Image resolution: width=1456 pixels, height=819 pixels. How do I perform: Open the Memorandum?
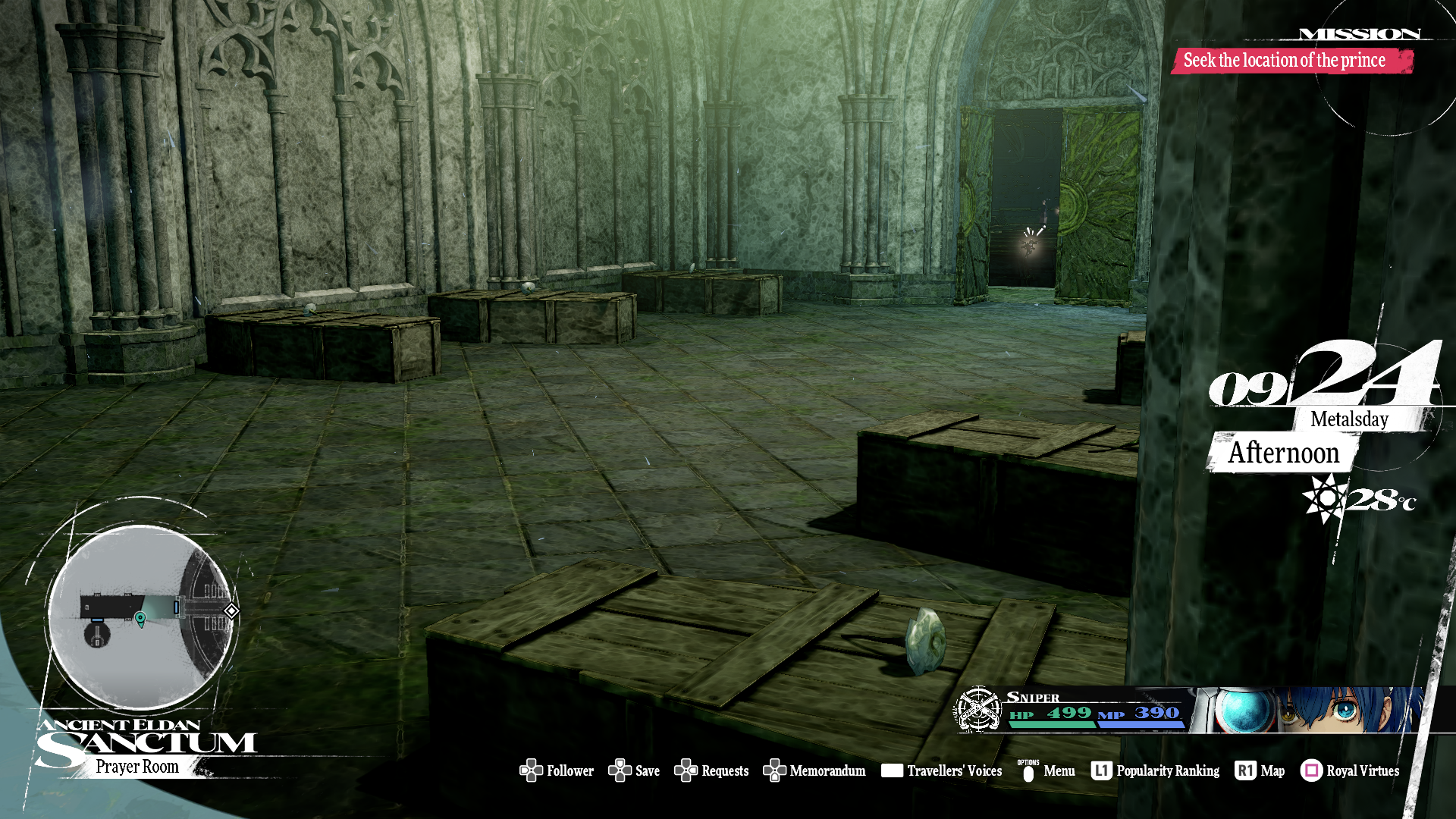[x=814, y=770]
